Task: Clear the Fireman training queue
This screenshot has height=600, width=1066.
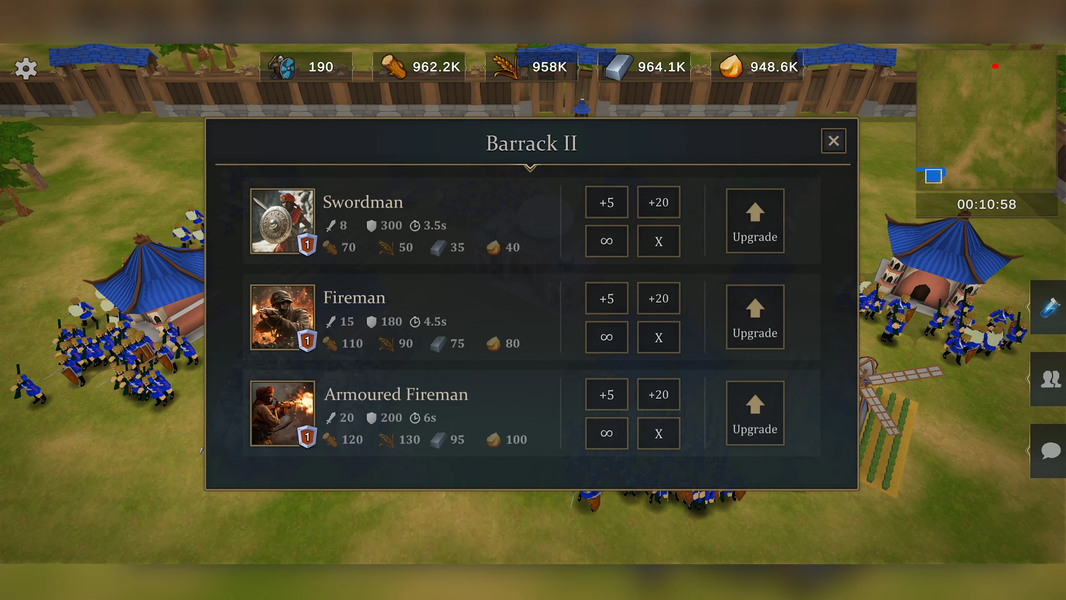Action: pos(658,337)
